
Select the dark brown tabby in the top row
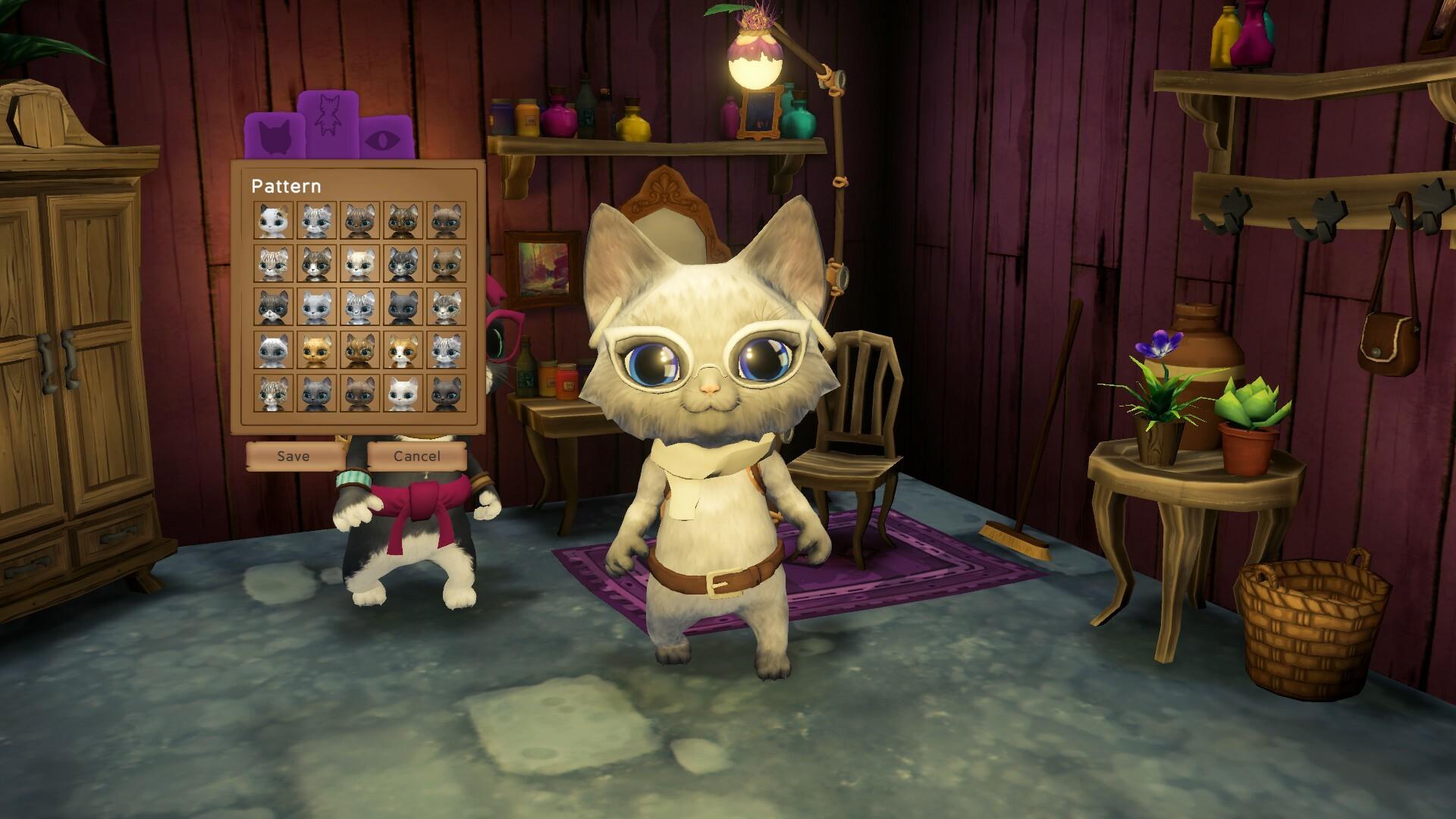403,221
